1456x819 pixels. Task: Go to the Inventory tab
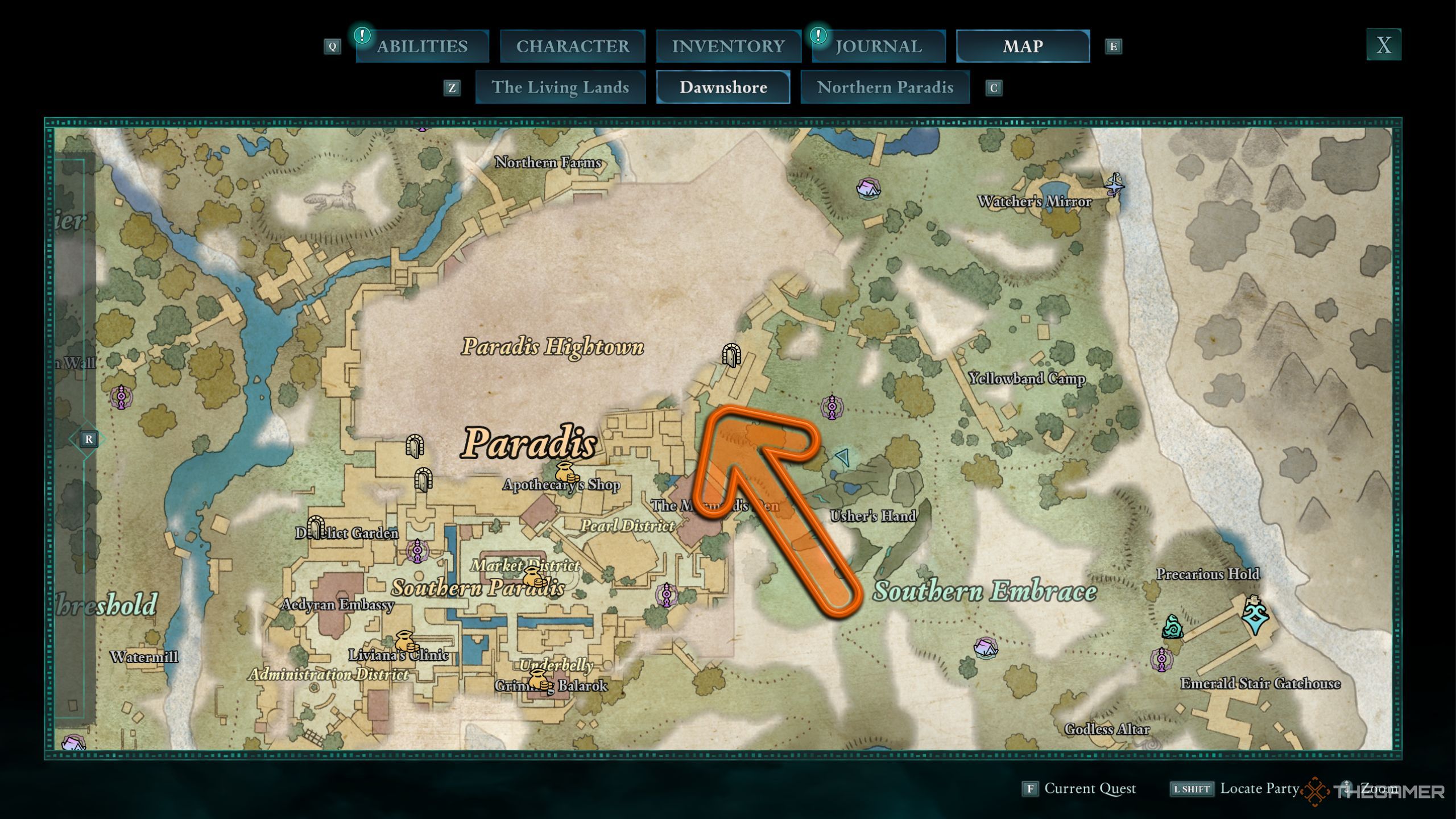pyautogui.click(x=728, y=46)
